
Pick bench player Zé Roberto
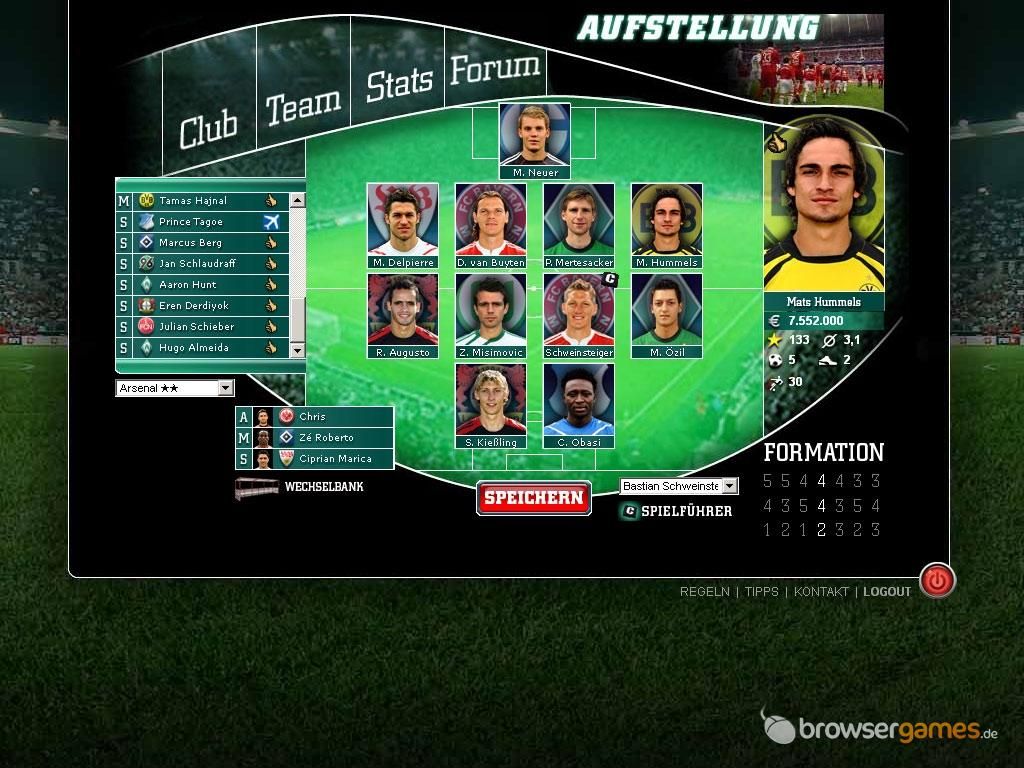click(x=326, y=438)
